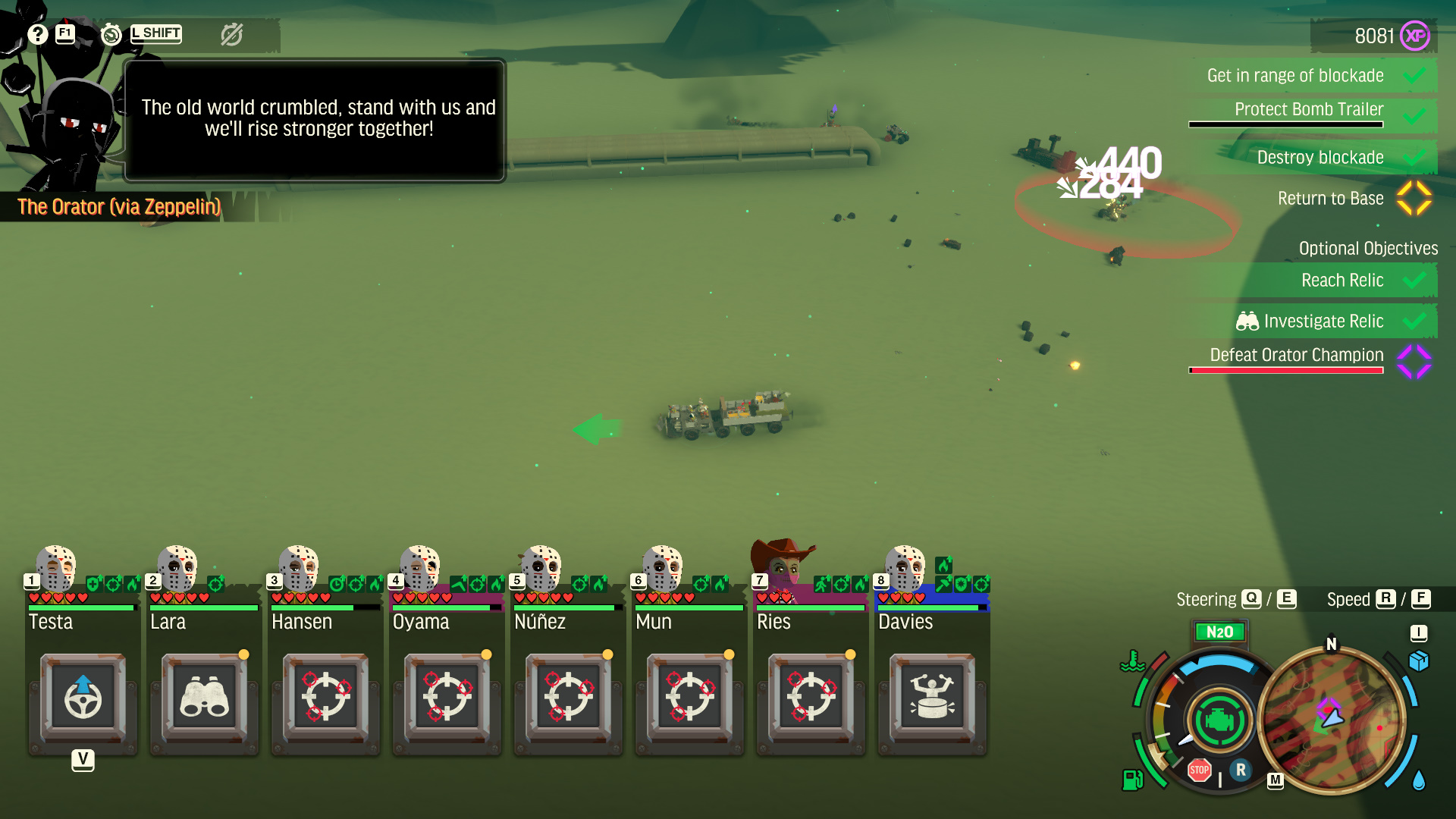Activate Testa's steering wheel driving ability
The height and width of the screenshot is (819, 1456).
click(83, 697)
